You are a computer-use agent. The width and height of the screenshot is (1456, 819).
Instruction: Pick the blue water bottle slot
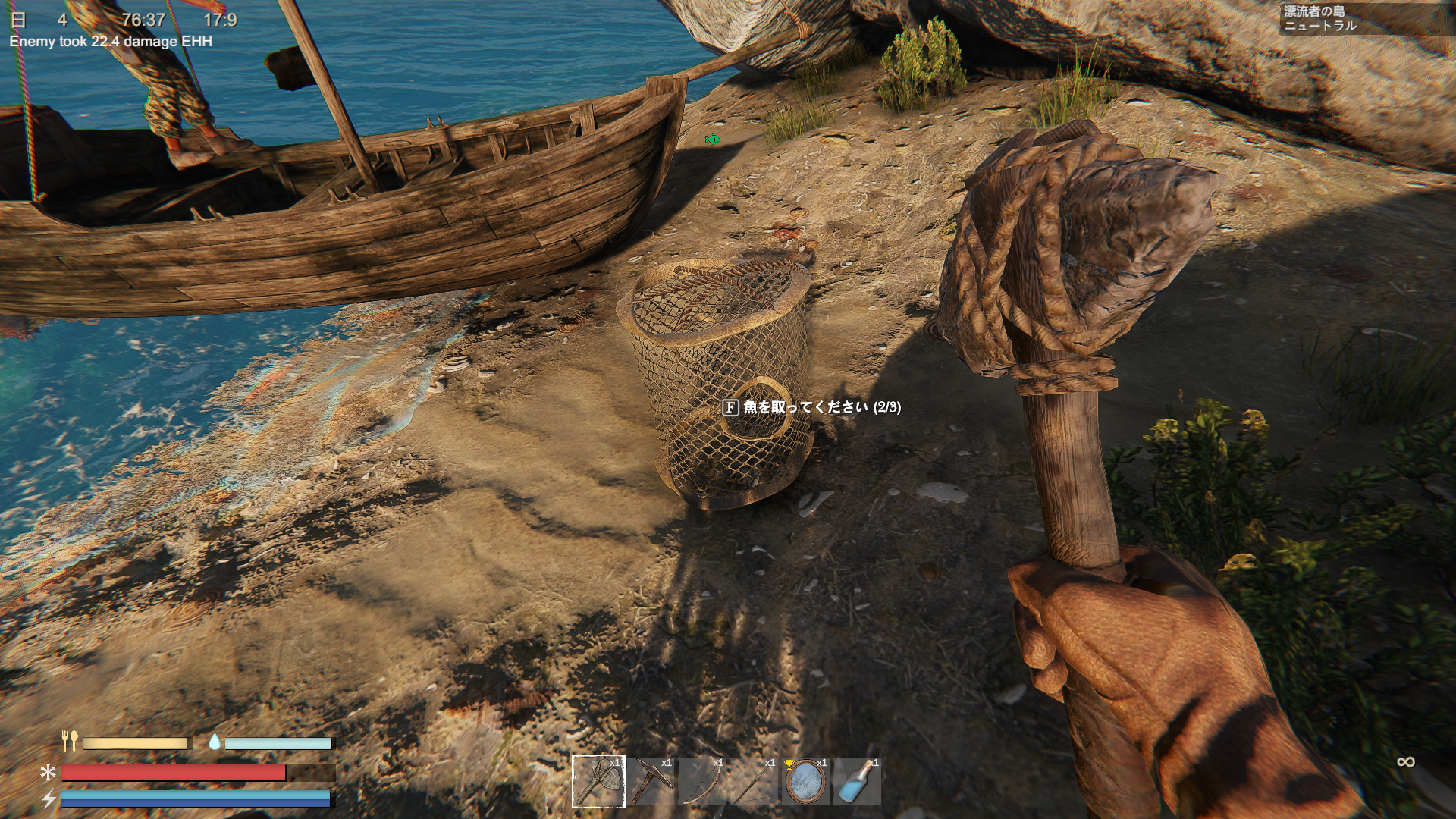point(857,781)
